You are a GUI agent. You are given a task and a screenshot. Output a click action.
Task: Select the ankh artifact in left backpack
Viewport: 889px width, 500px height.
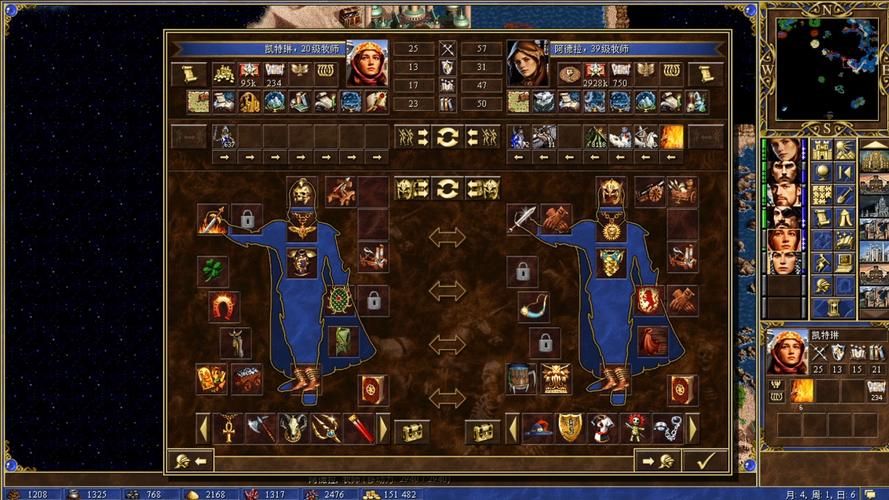(229, 429)
